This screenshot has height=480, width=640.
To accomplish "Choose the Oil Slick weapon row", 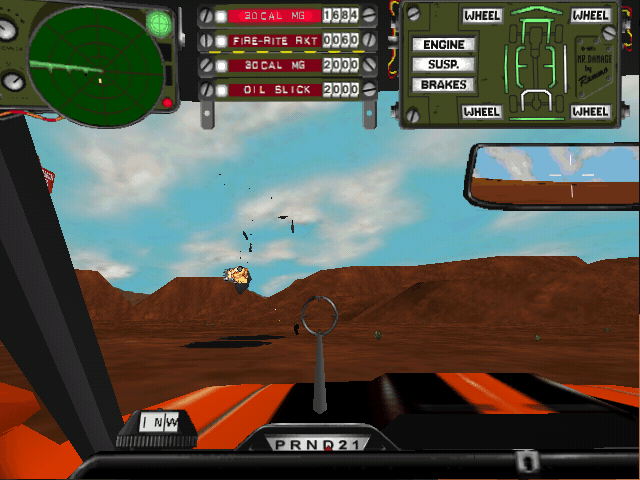I will [x=276, y=90].
